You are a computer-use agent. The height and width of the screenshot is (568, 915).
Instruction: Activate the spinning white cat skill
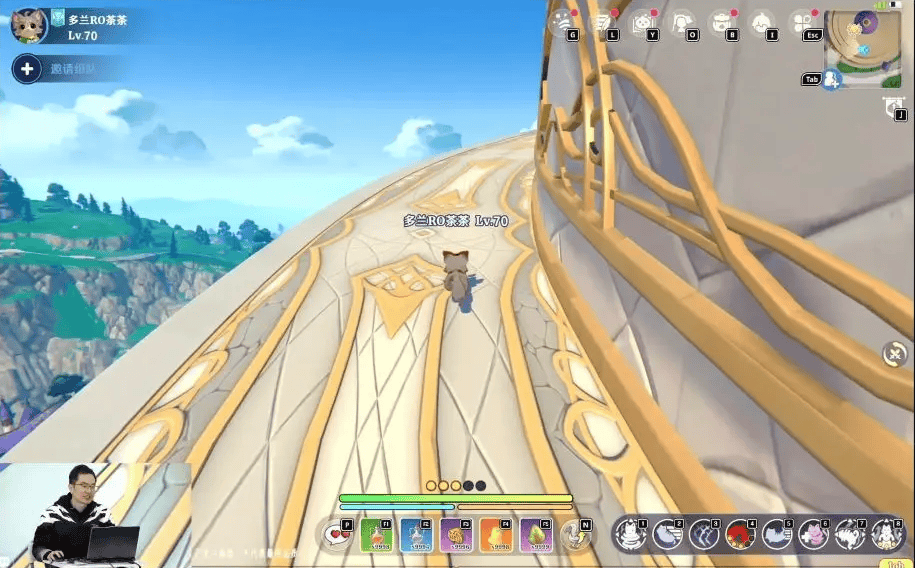849,535
